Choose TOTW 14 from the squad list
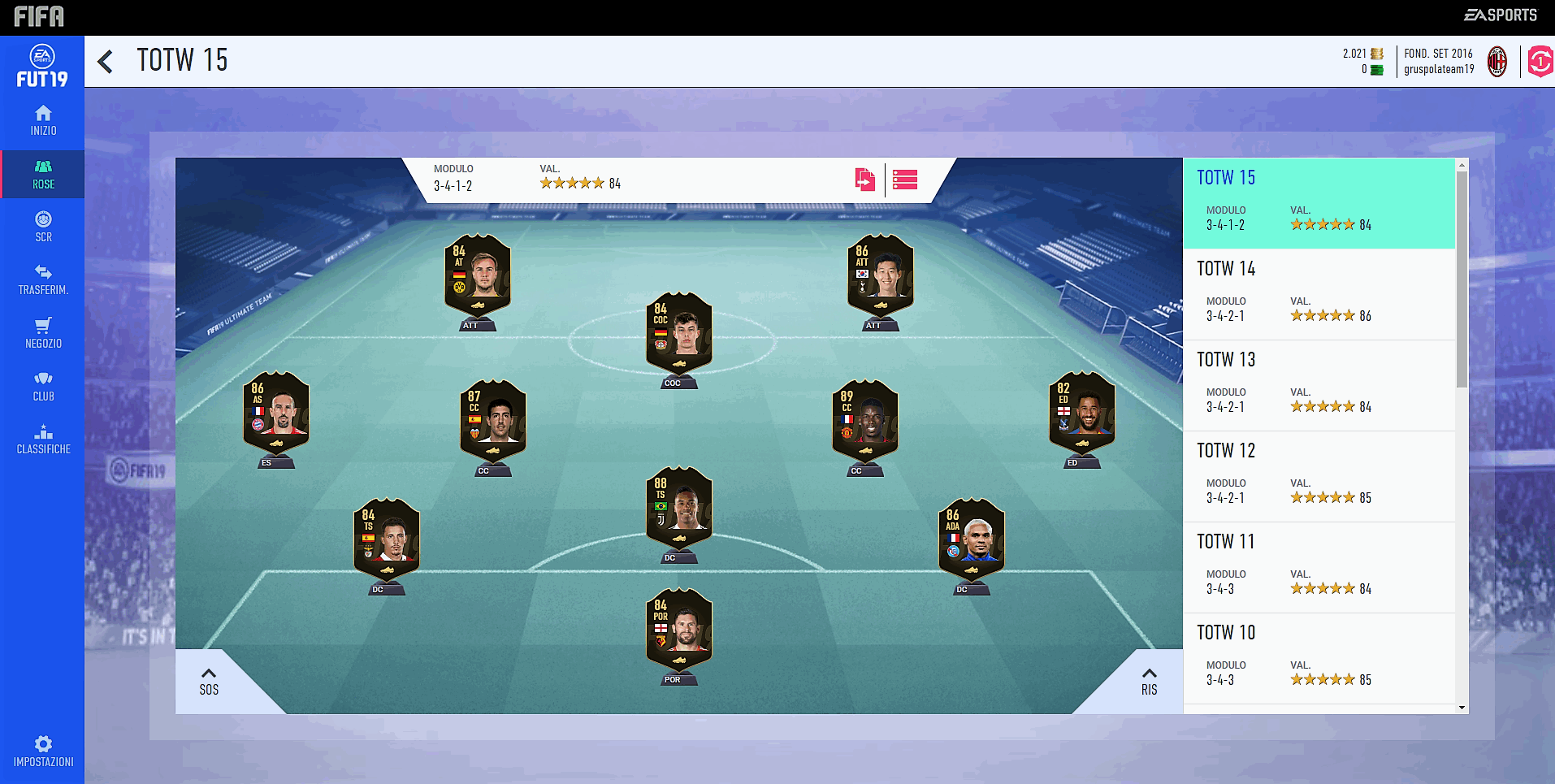Viewport: 1555px width, 784px height. click(x=1319, y=294)
